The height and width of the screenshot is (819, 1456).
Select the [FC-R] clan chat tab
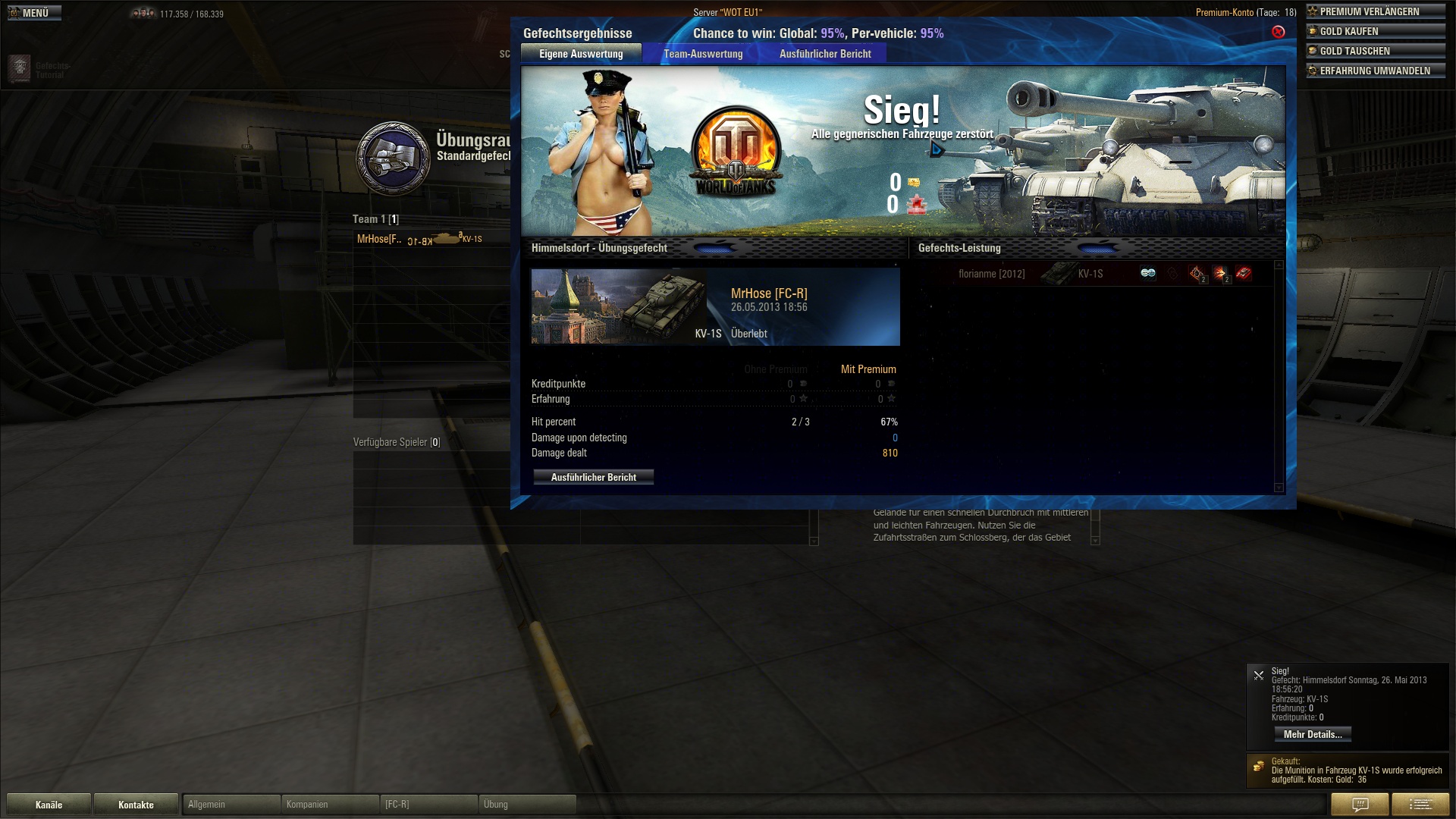pyautogui.click(x=428, y=804)
